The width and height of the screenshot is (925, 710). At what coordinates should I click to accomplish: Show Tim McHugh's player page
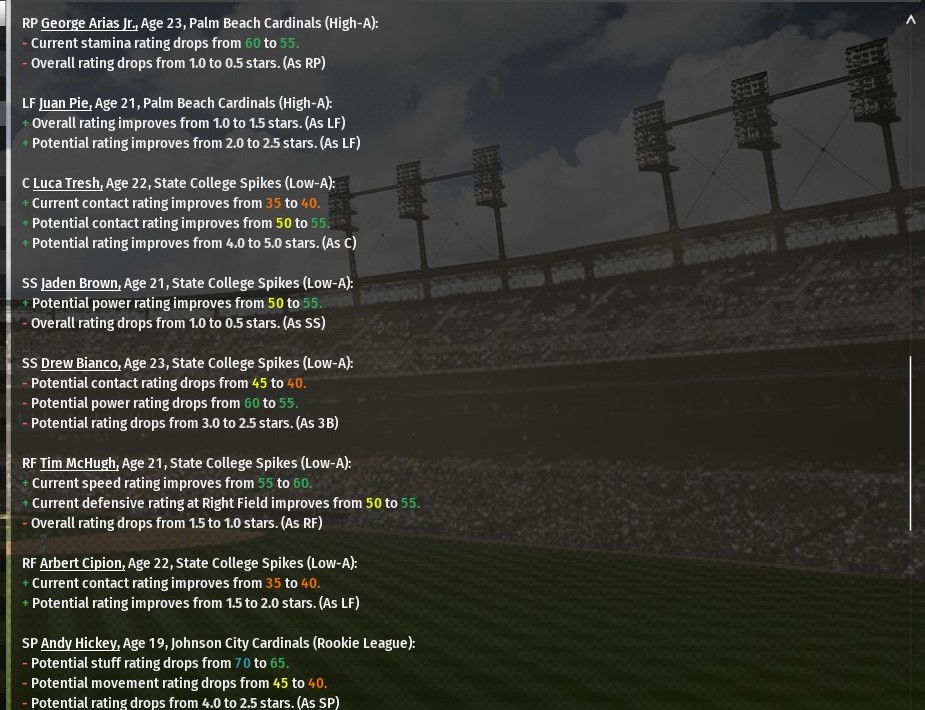coord(79,463)
